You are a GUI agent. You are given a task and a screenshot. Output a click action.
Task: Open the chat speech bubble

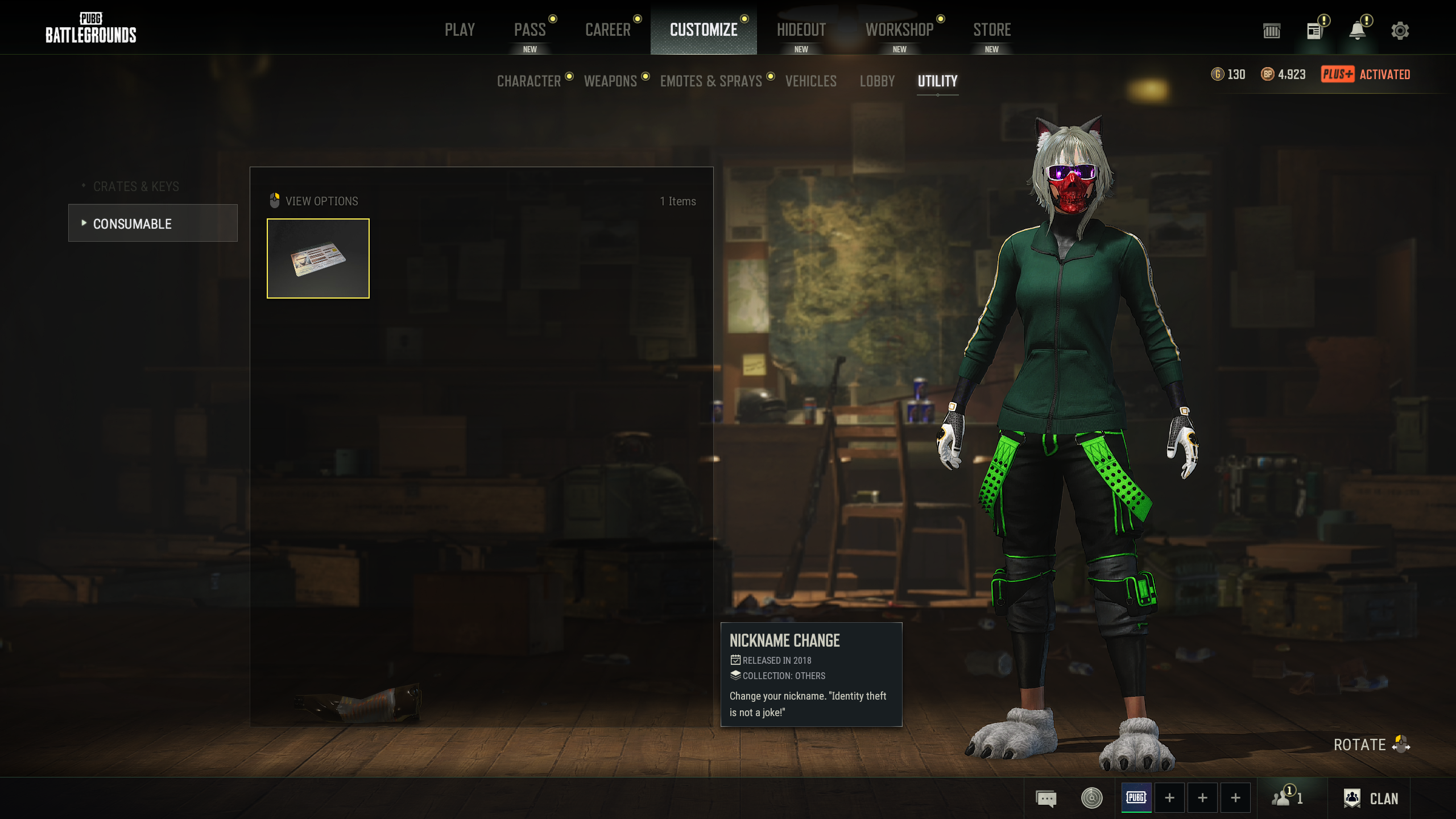click(1046, 798)
